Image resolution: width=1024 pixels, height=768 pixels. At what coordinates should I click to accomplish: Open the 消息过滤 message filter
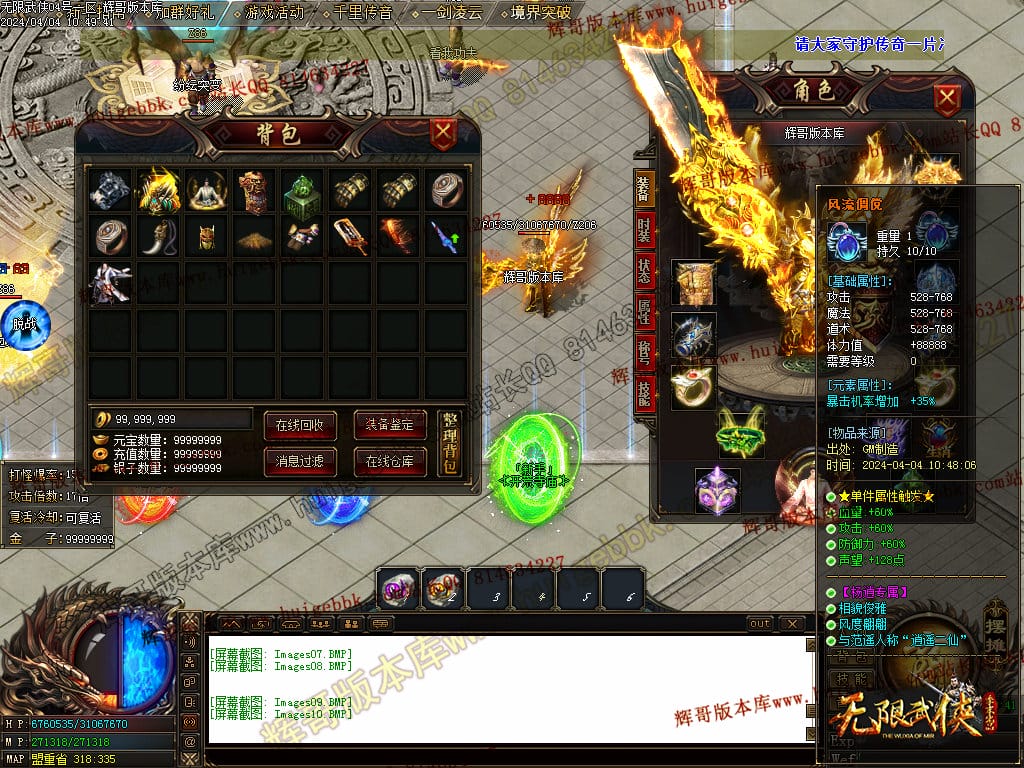(299, 461)
